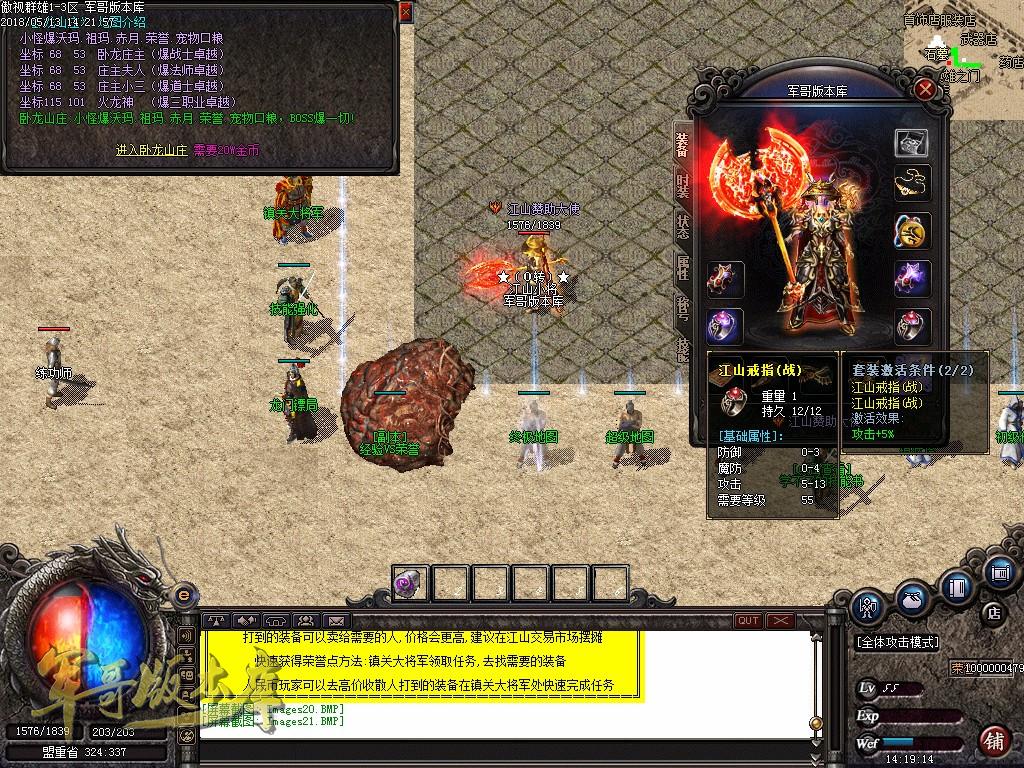Viewport: 1024px width, 768px height.
Task: Click the equipped necklace slot
Action: (911, 183)
